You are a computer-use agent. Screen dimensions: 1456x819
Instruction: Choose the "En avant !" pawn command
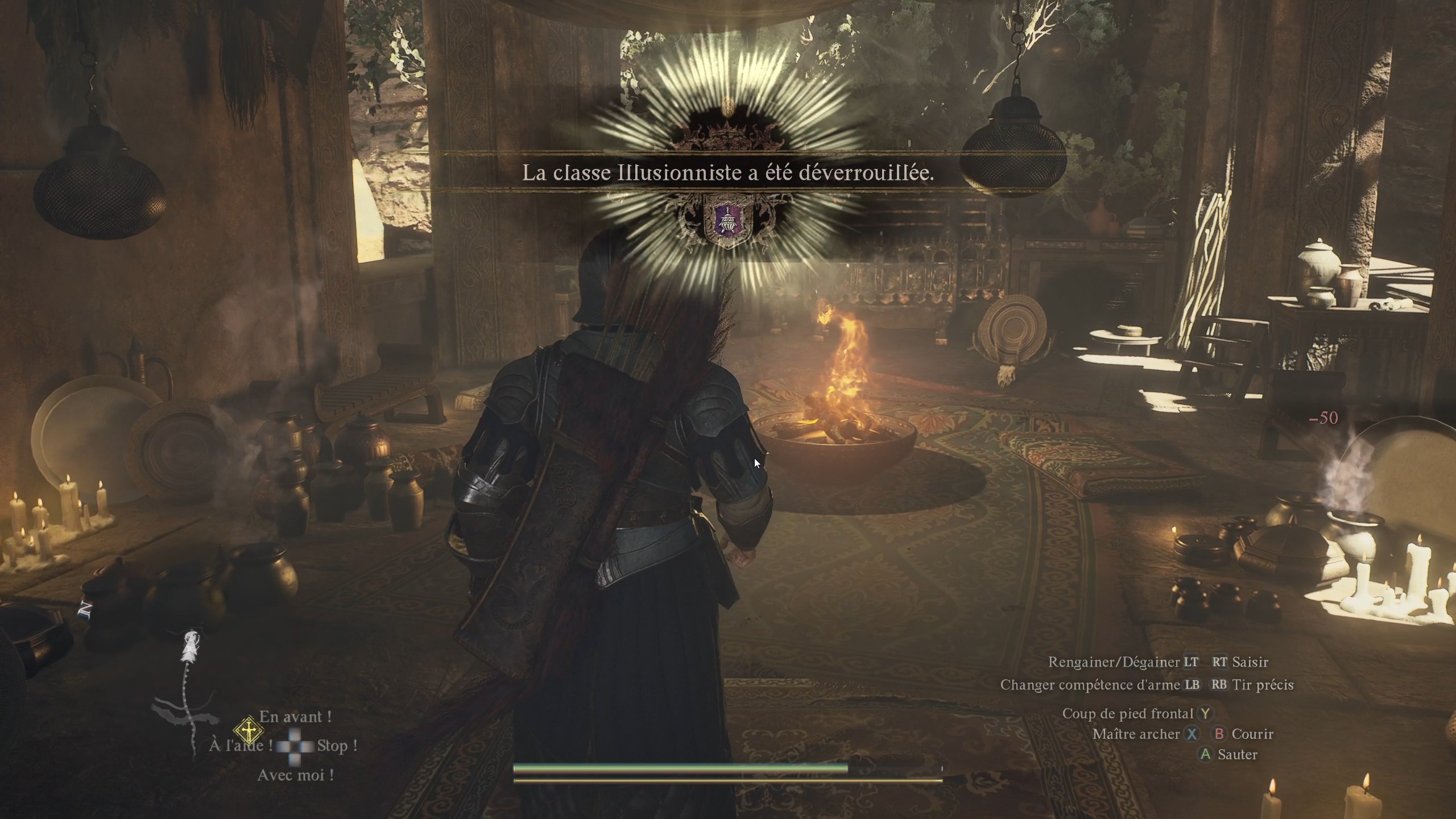tap(295, 717)
